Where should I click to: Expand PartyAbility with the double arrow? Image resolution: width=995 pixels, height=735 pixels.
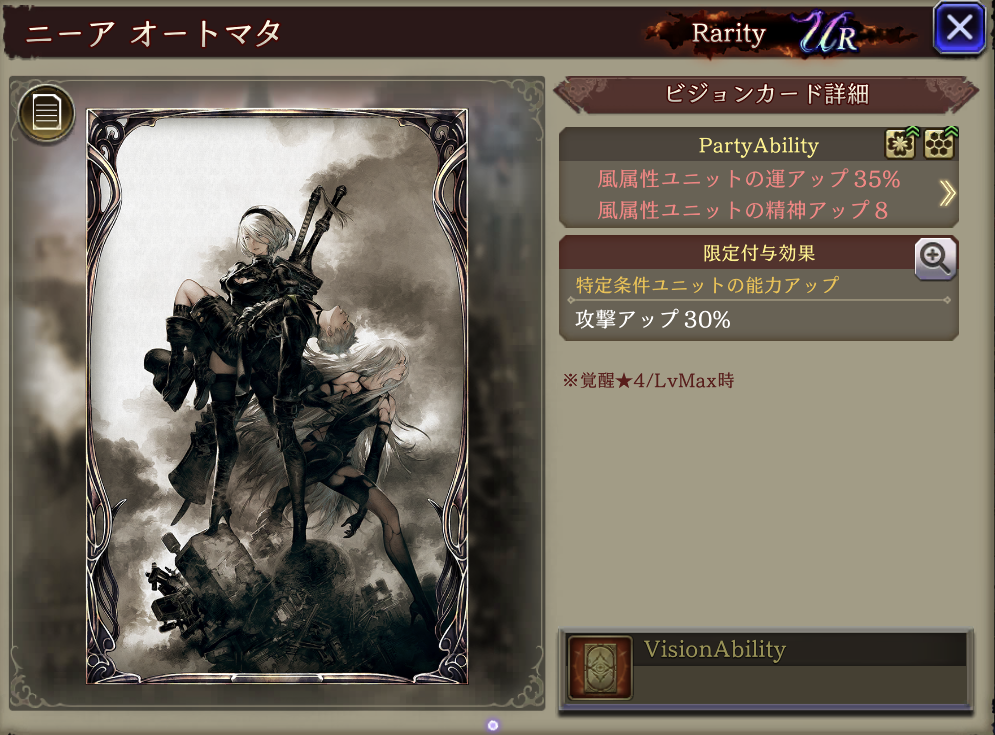point(946,194)
